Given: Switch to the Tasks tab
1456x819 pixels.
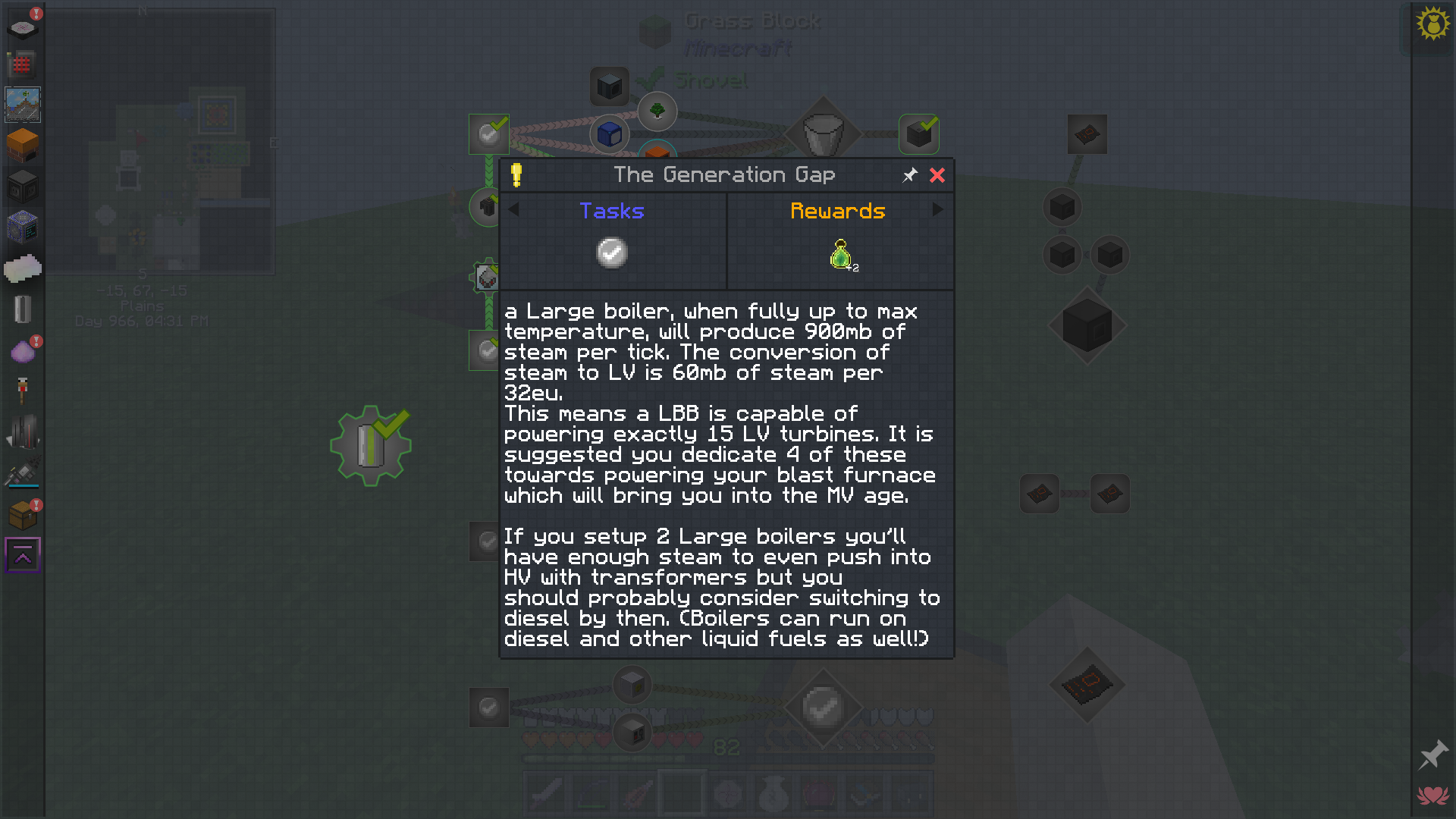Looking at the screenshot, I should (x=612, y=211).
